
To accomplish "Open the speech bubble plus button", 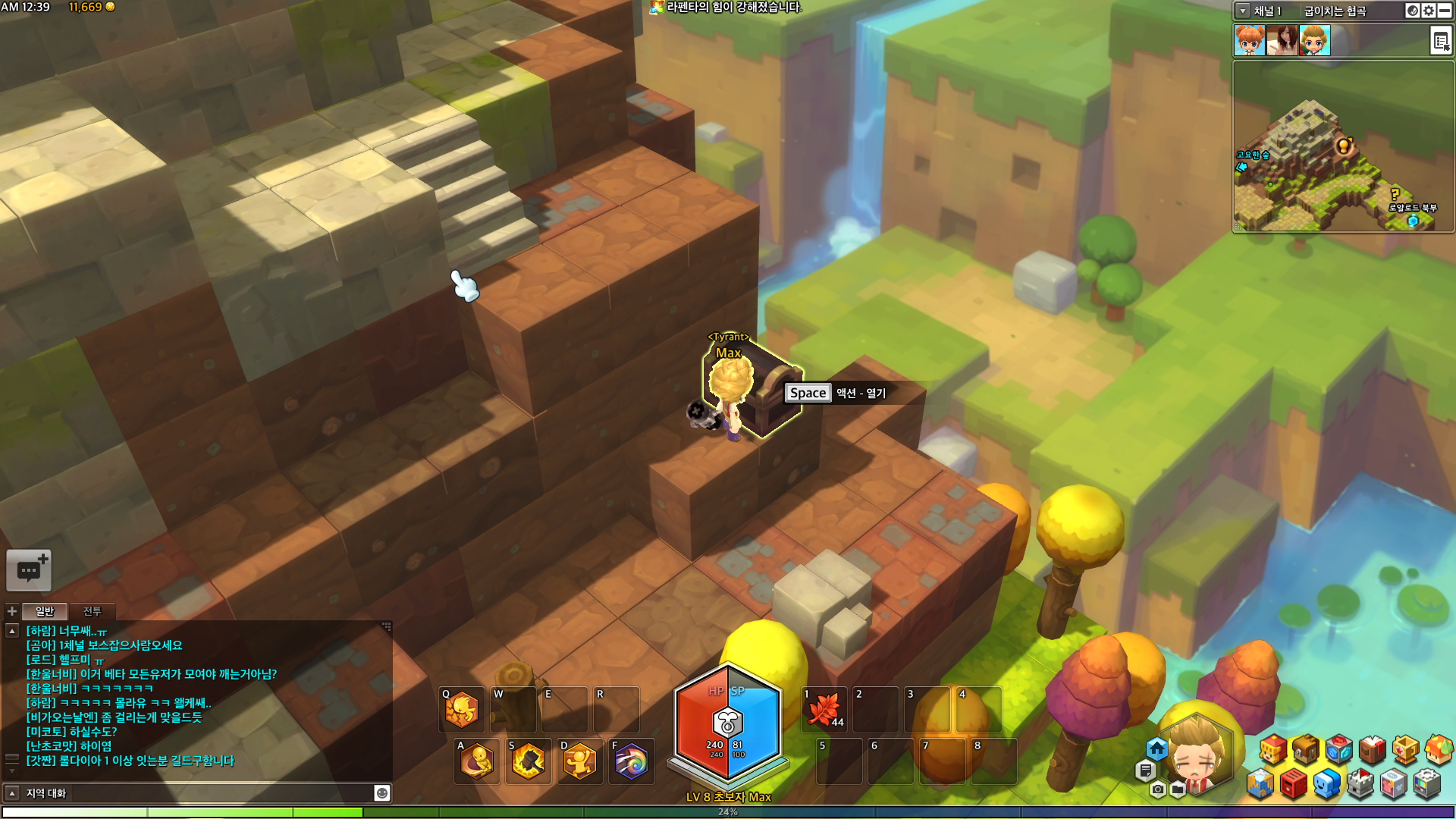I will [29, 570].
